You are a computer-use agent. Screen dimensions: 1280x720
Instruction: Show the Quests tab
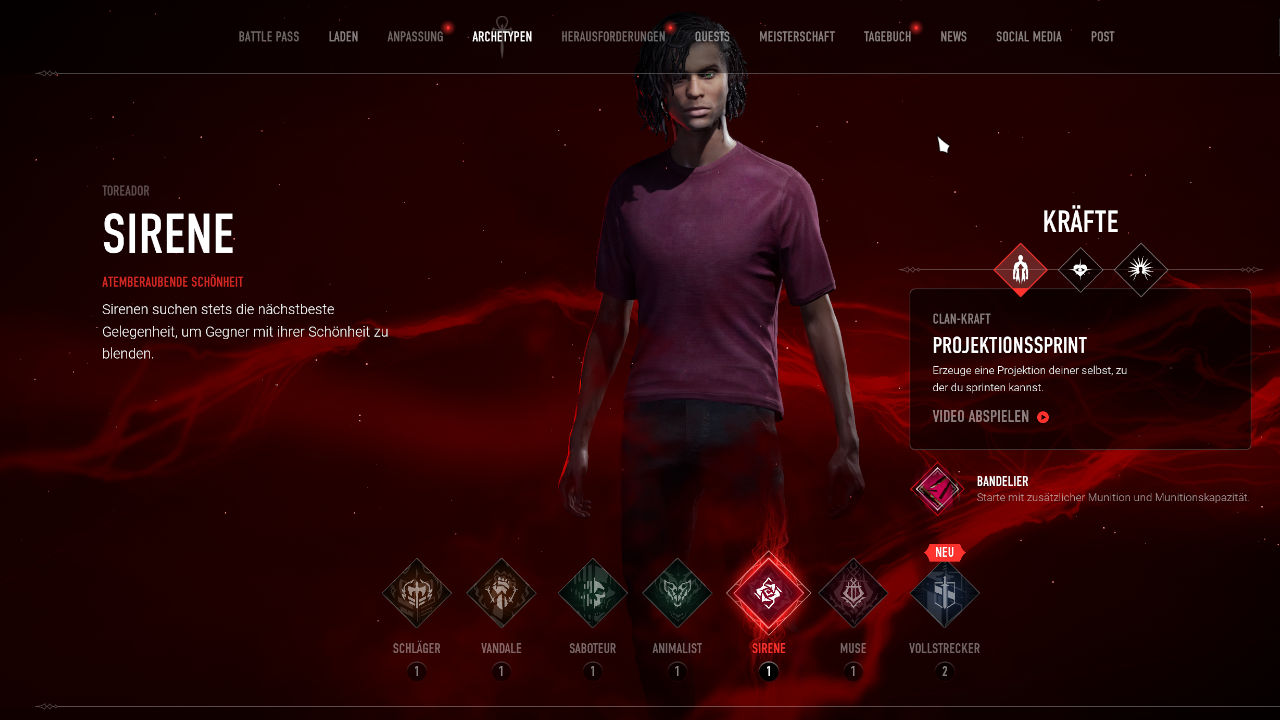[712, 37]
